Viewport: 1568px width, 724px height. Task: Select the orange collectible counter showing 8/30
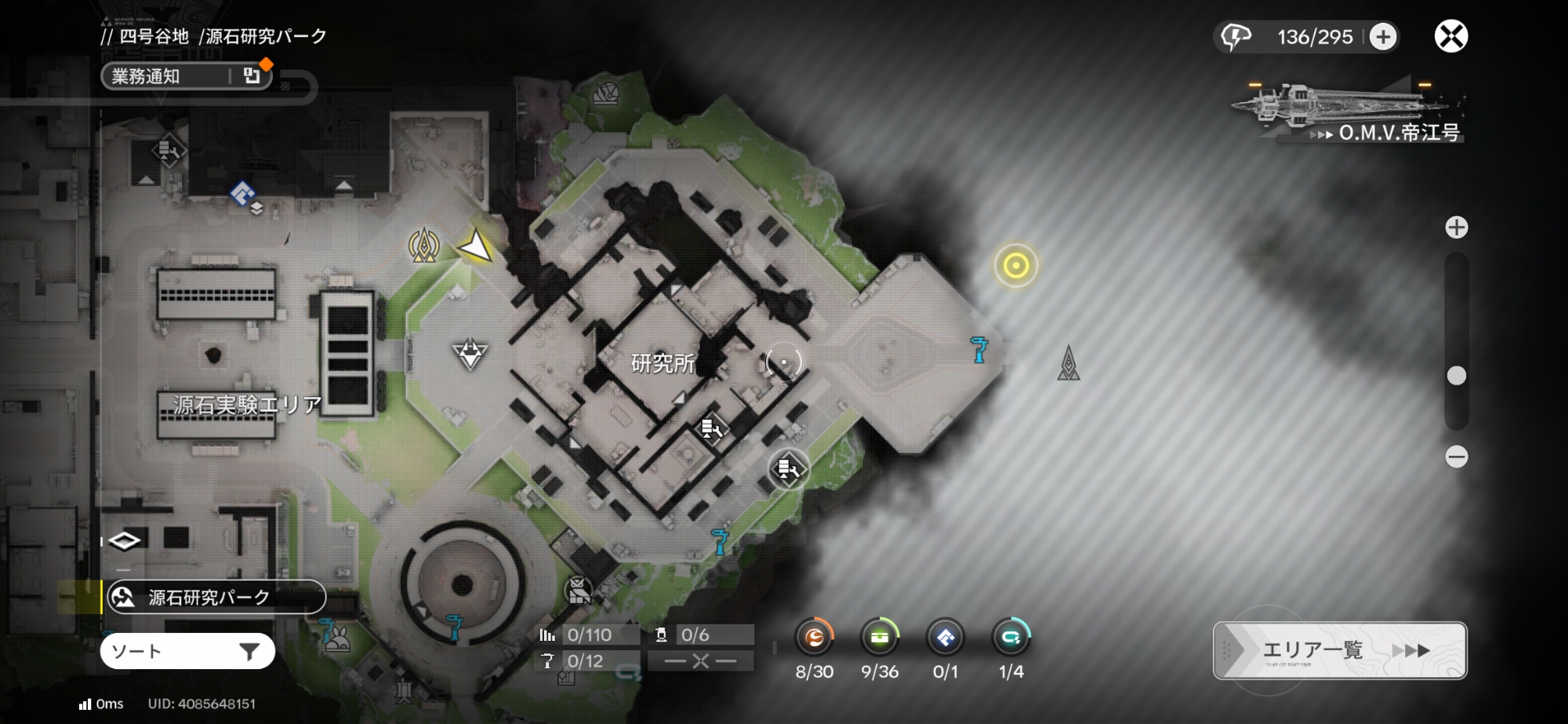click(814, 638)
